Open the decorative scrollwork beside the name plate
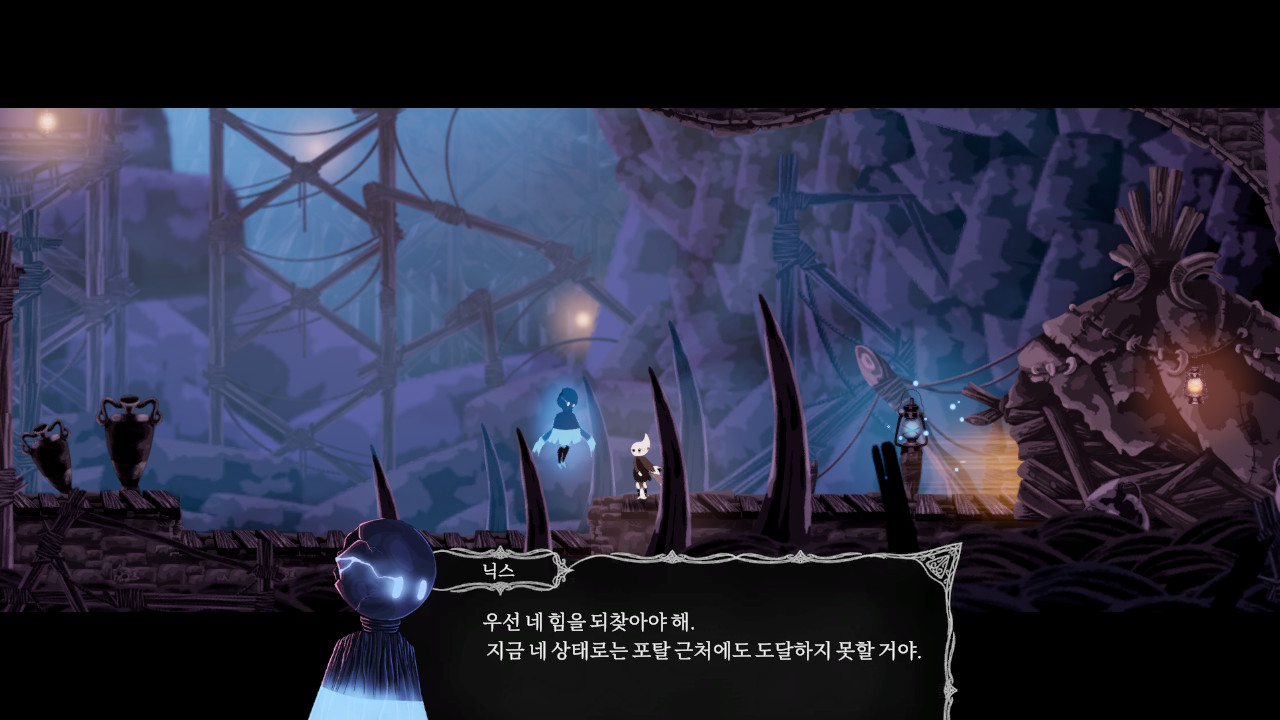The image size is (1280, 720). (x=561, y=569)
